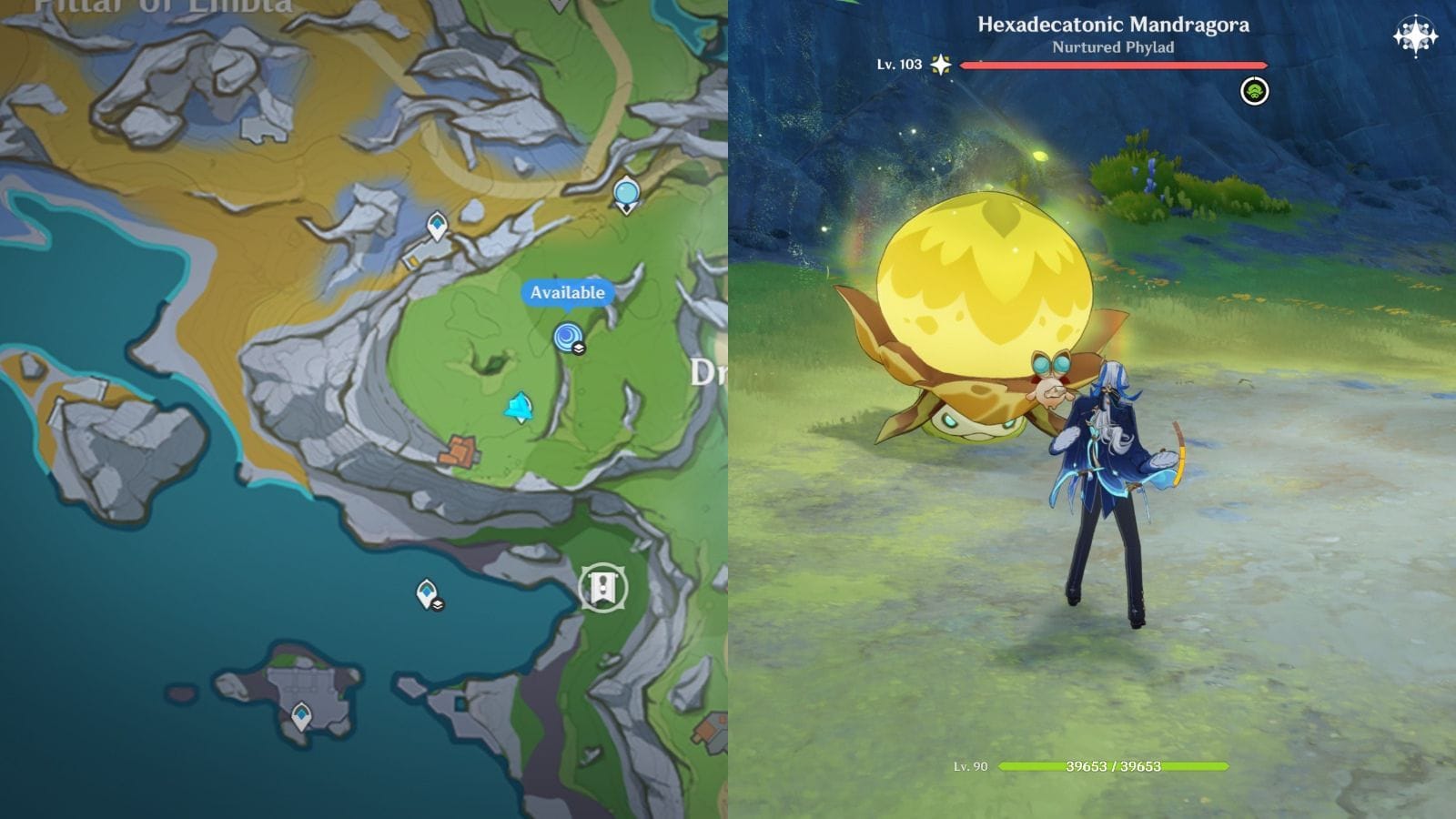Select the layered waypoint over the sea

[x=427, y=593]
